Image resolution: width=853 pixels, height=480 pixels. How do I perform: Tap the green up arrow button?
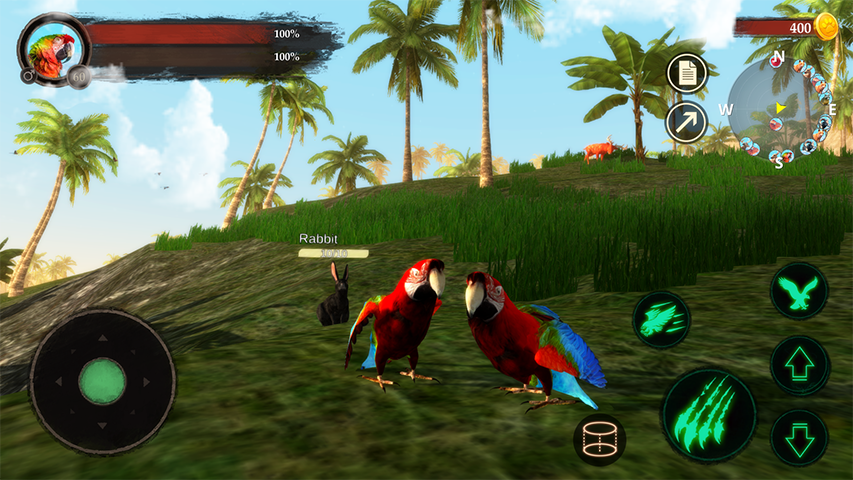[800, 365]
